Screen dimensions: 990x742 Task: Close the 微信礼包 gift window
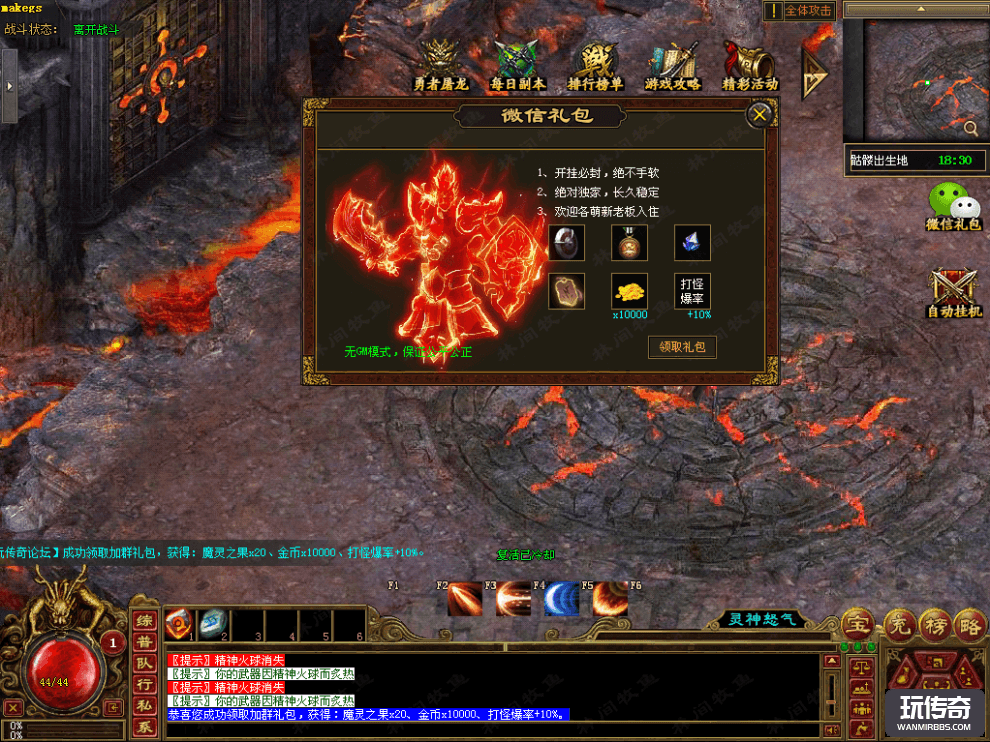click(x=760, y=115)
